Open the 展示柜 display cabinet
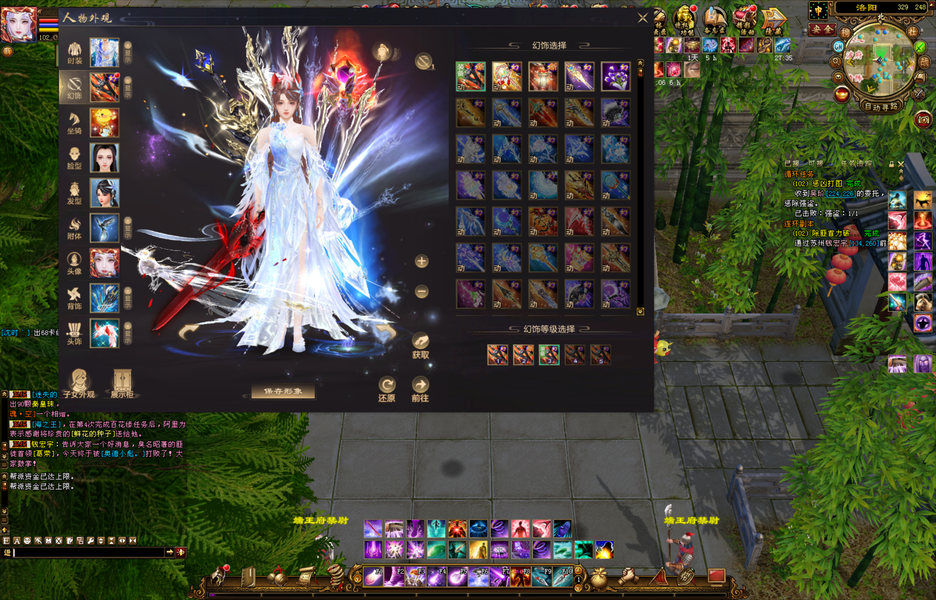 point(122,384)
